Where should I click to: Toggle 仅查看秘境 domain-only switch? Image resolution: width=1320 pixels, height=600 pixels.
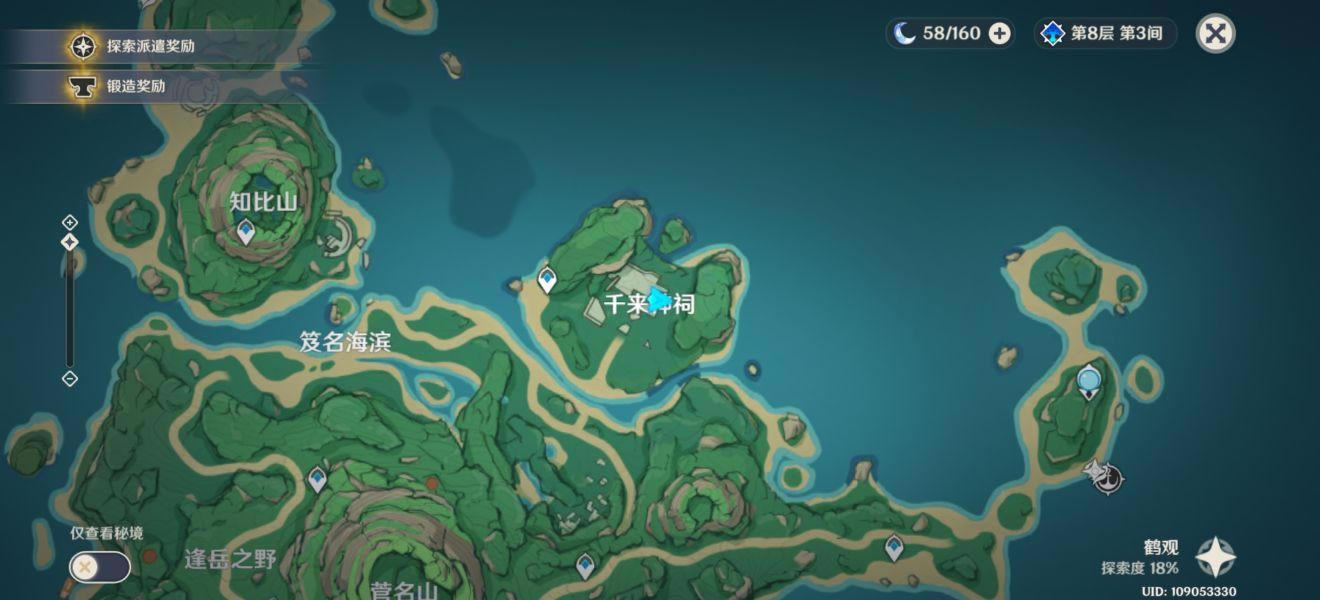click(99, 567)
